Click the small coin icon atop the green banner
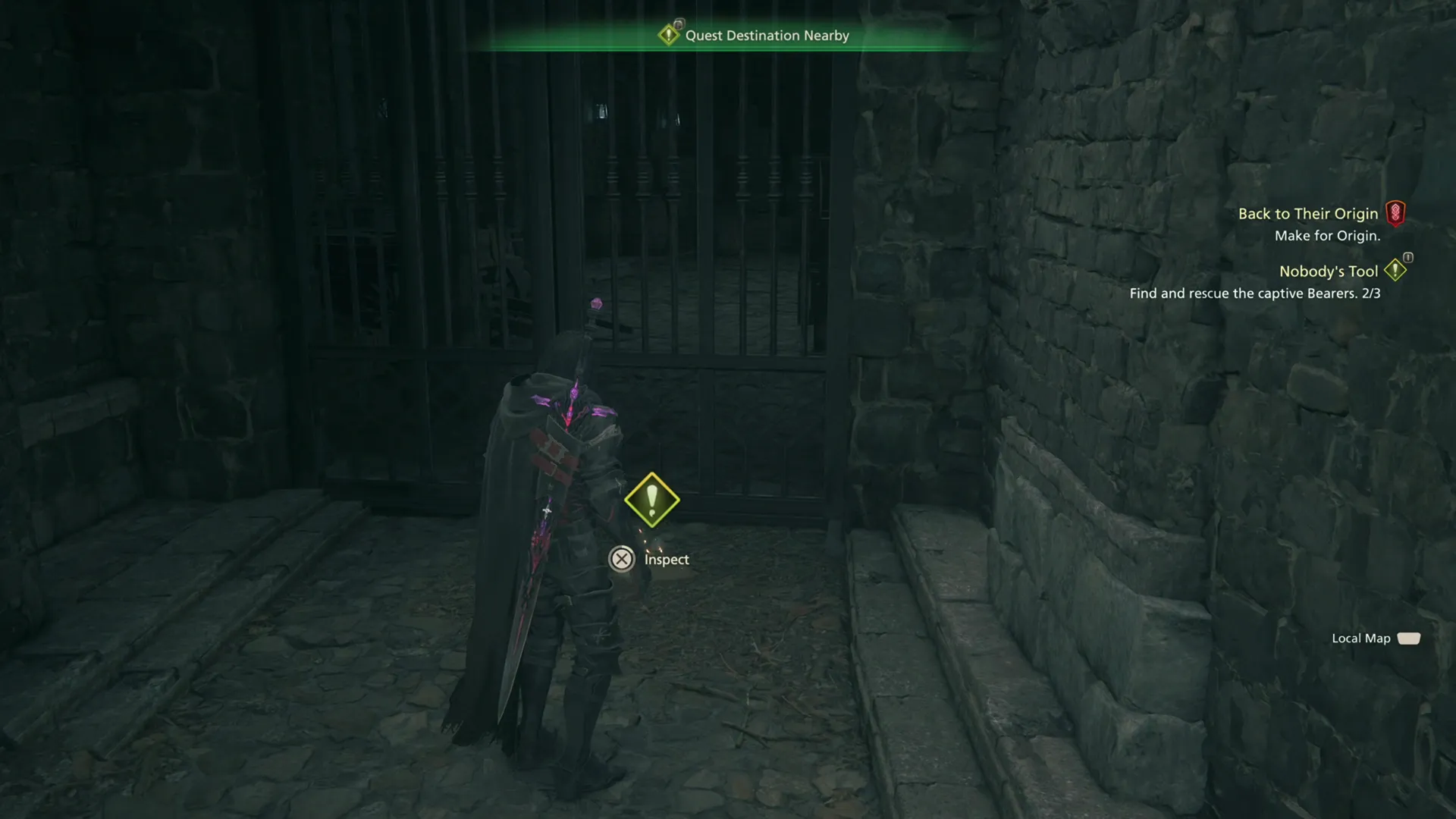 point(679,23)
